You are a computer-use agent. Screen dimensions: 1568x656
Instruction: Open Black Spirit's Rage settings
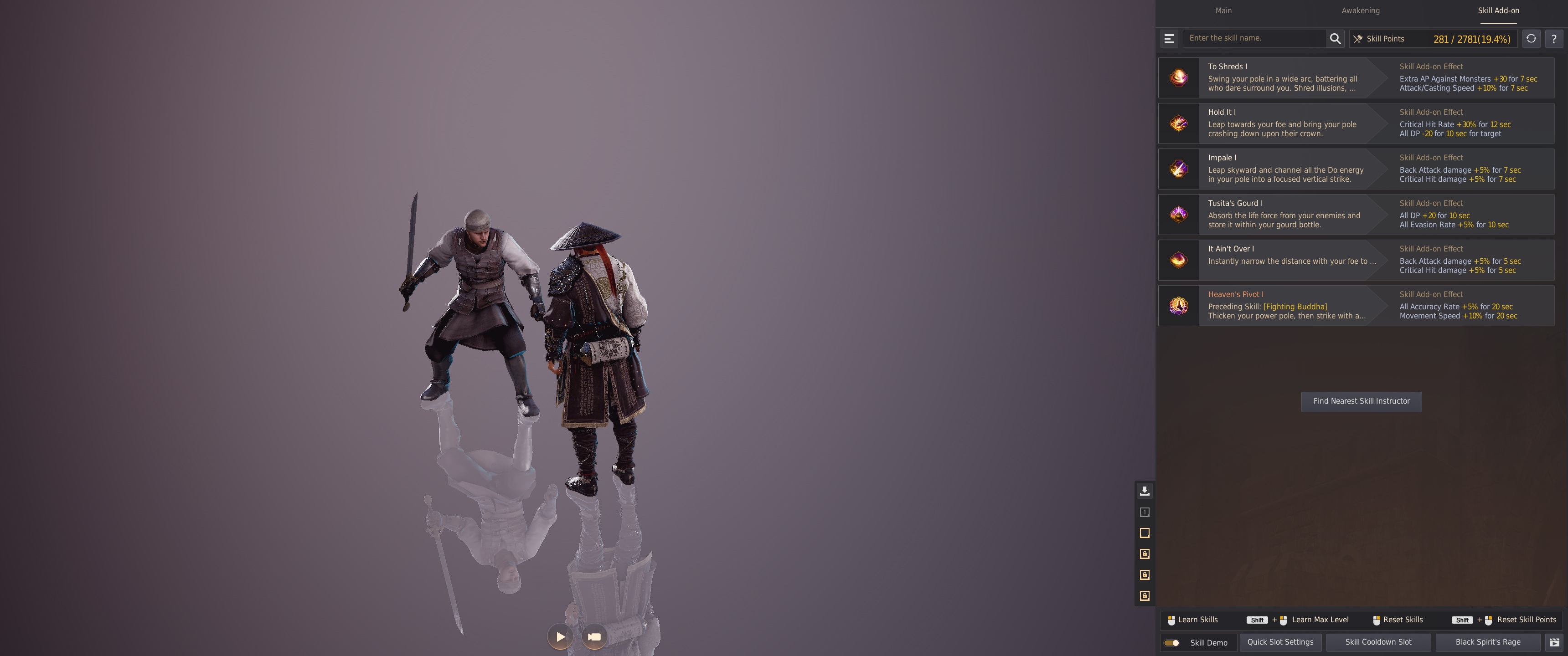[x=1488, y=641]
